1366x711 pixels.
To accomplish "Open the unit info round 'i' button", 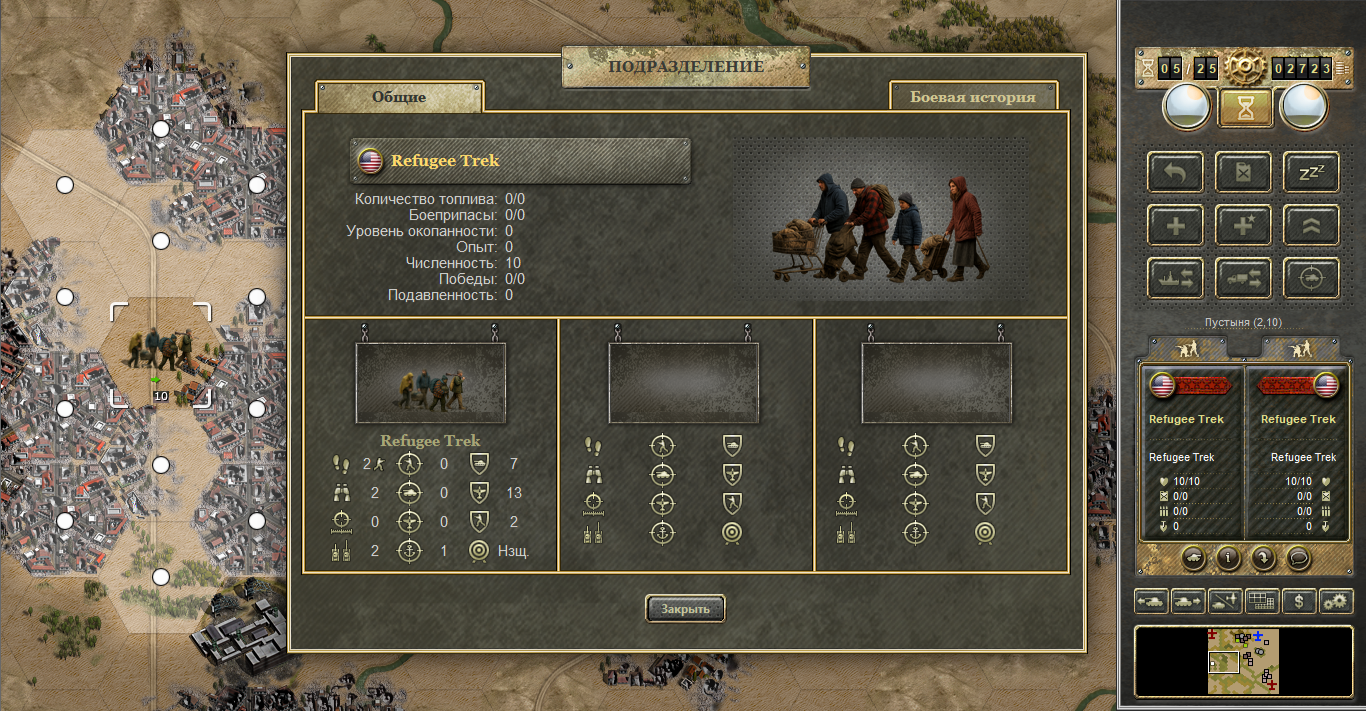I will 1228,558.
